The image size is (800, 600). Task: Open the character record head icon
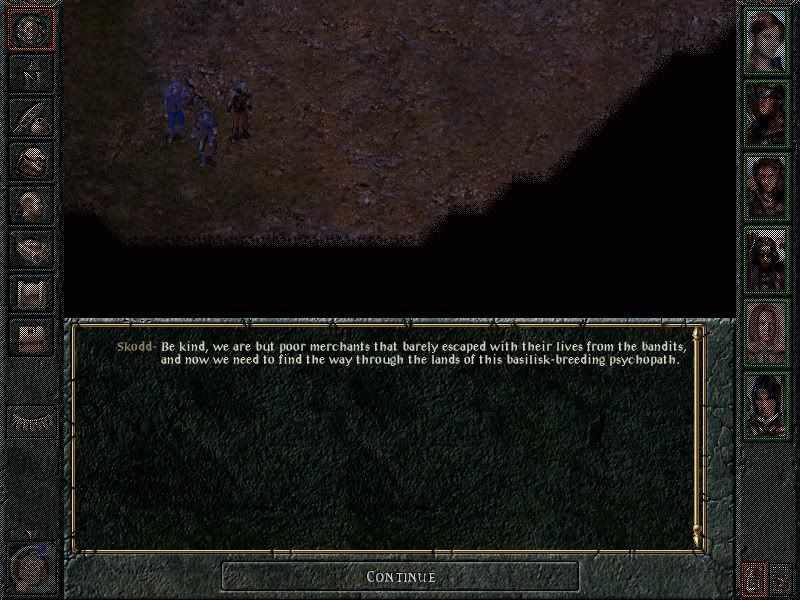[x=32, y=204]
